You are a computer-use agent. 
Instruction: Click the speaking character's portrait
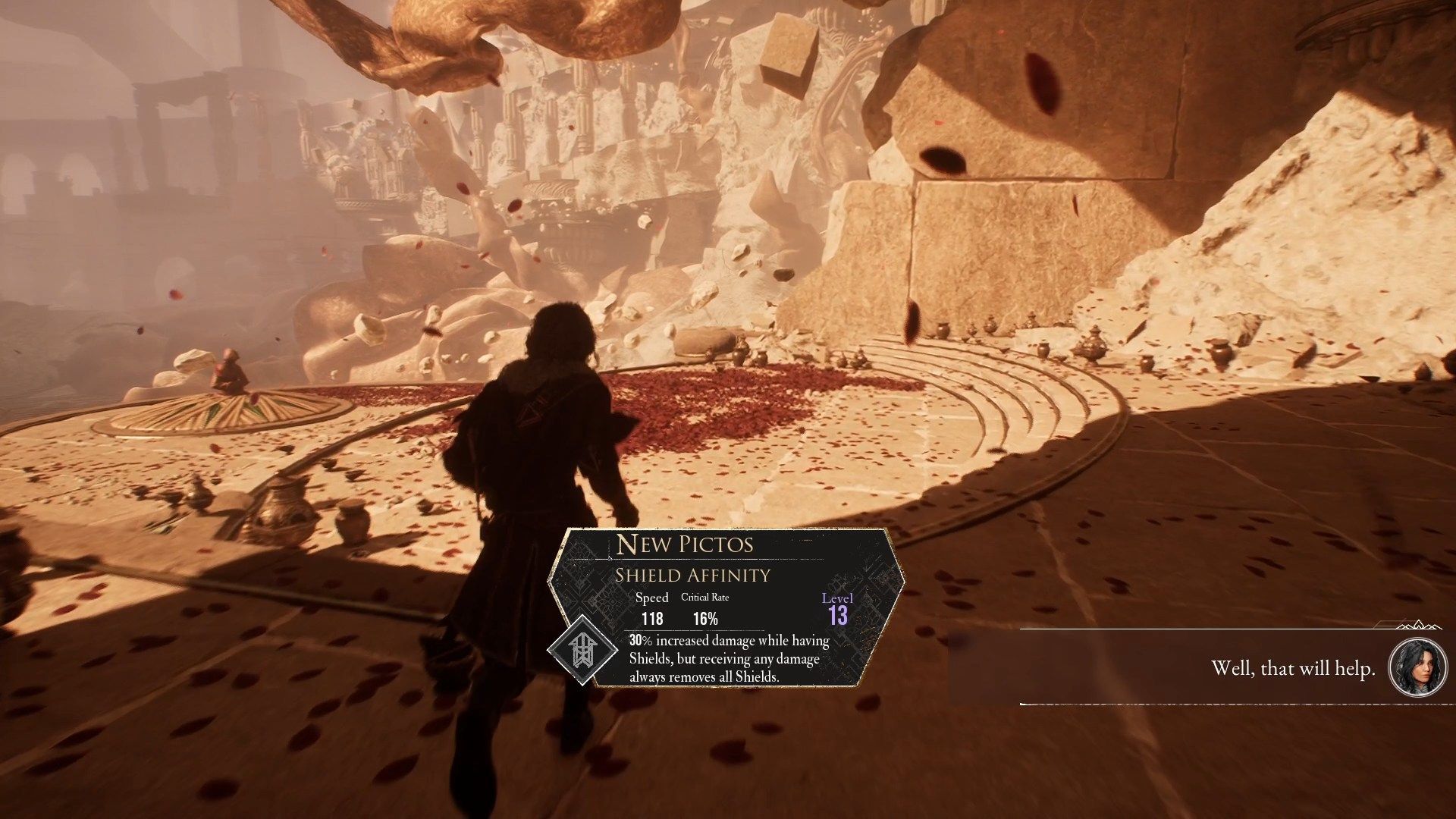pos(1417,667)
